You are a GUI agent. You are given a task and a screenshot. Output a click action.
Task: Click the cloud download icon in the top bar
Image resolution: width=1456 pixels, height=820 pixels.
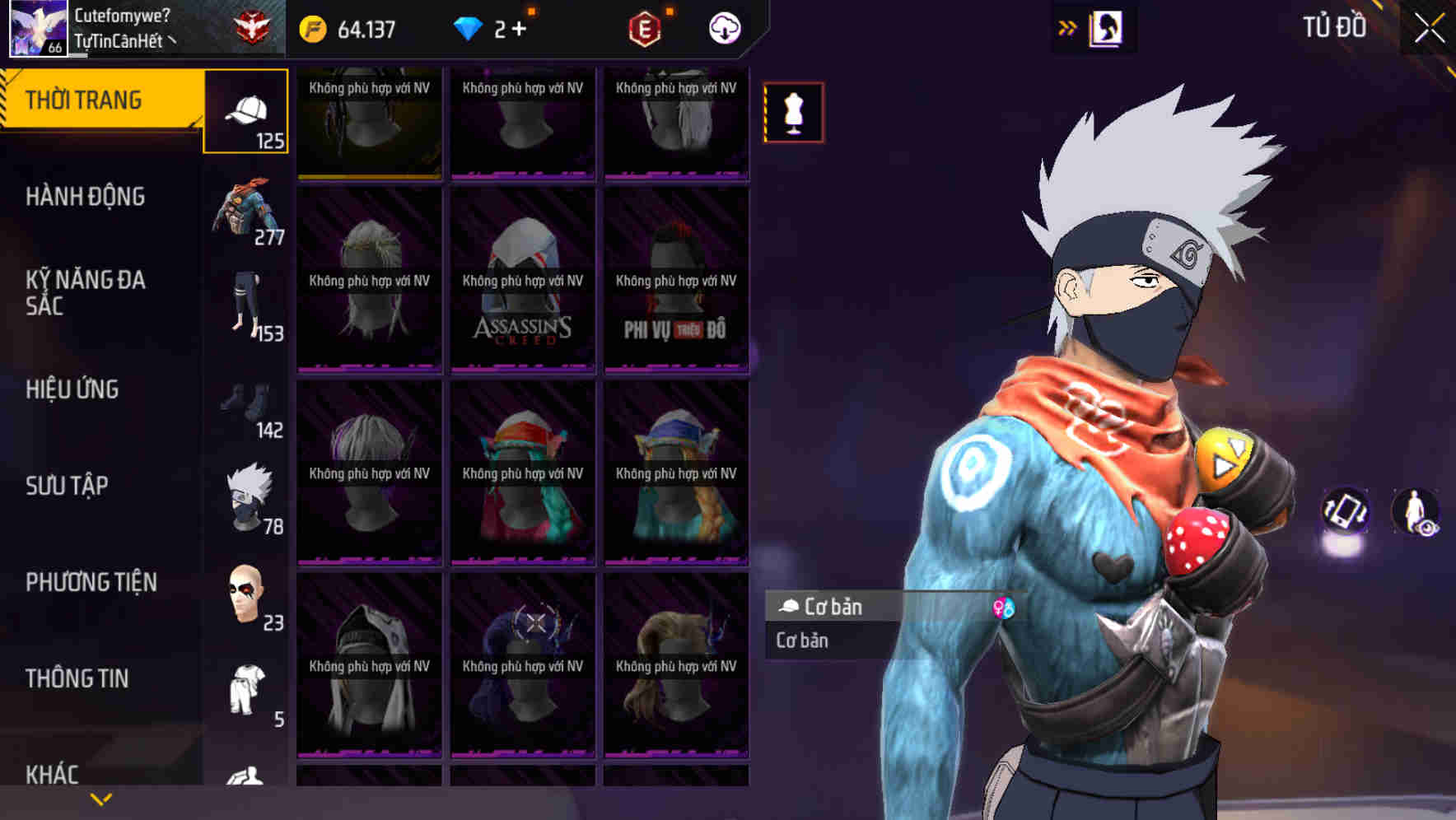coord(723,27)
